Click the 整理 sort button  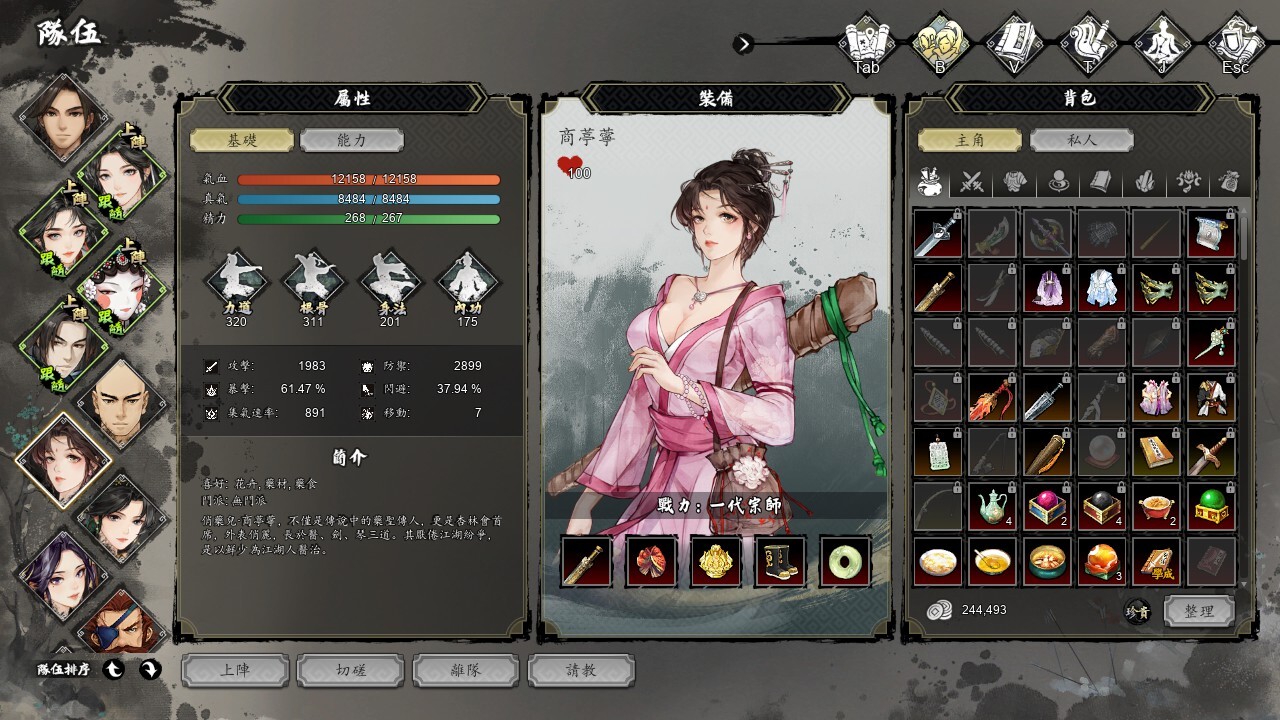click(1199, 611)
